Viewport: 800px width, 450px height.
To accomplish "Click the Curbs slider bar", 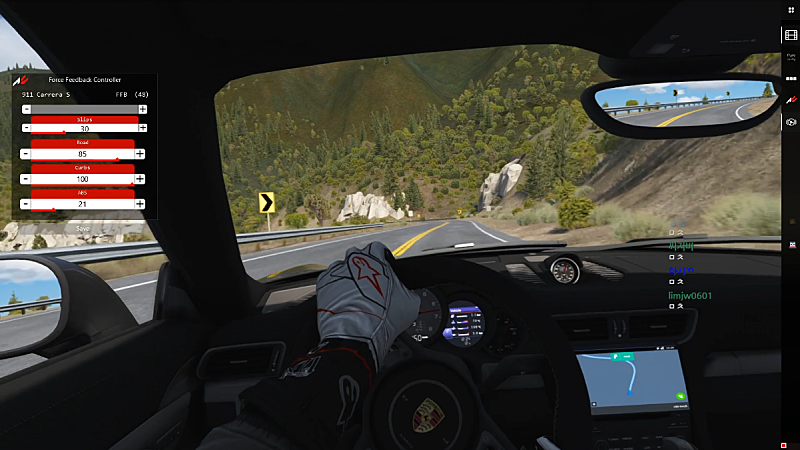I will [x=83, y=179].
